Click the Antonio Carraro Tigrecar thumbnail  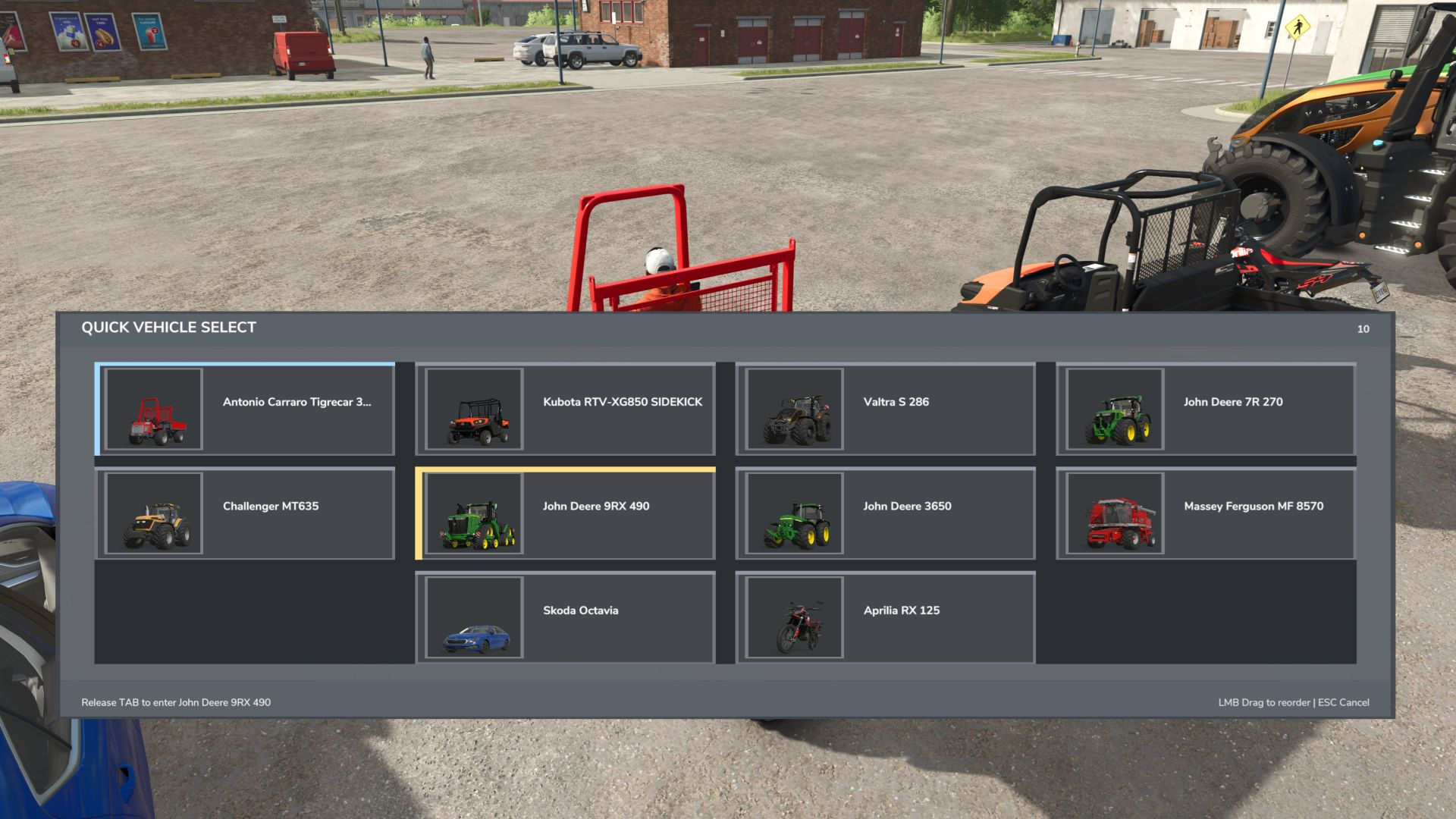154,409
